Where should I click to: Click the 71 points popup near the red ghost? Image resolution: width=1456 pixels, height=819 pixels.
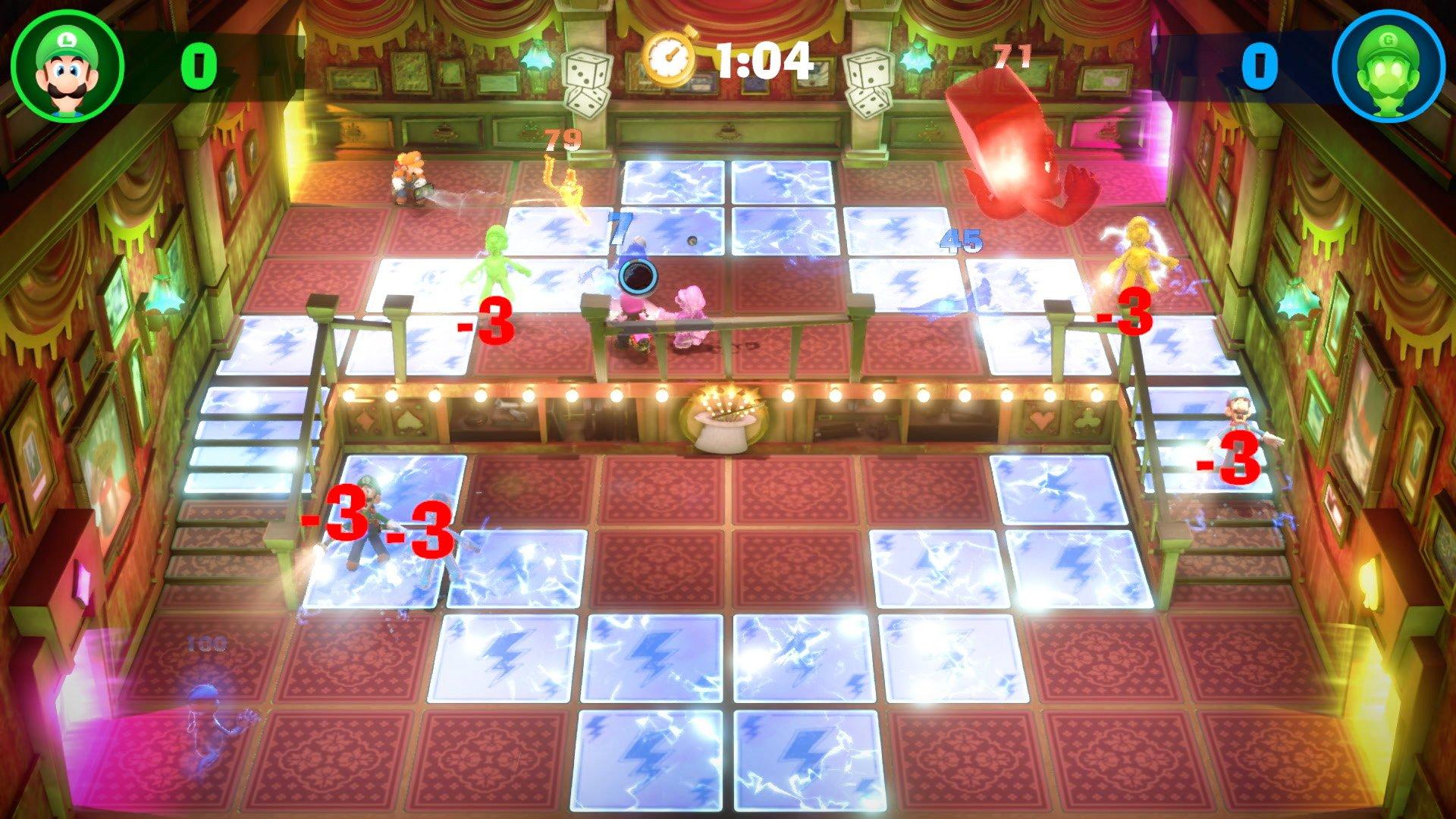pyautogui.click(x=1012, y=55)
